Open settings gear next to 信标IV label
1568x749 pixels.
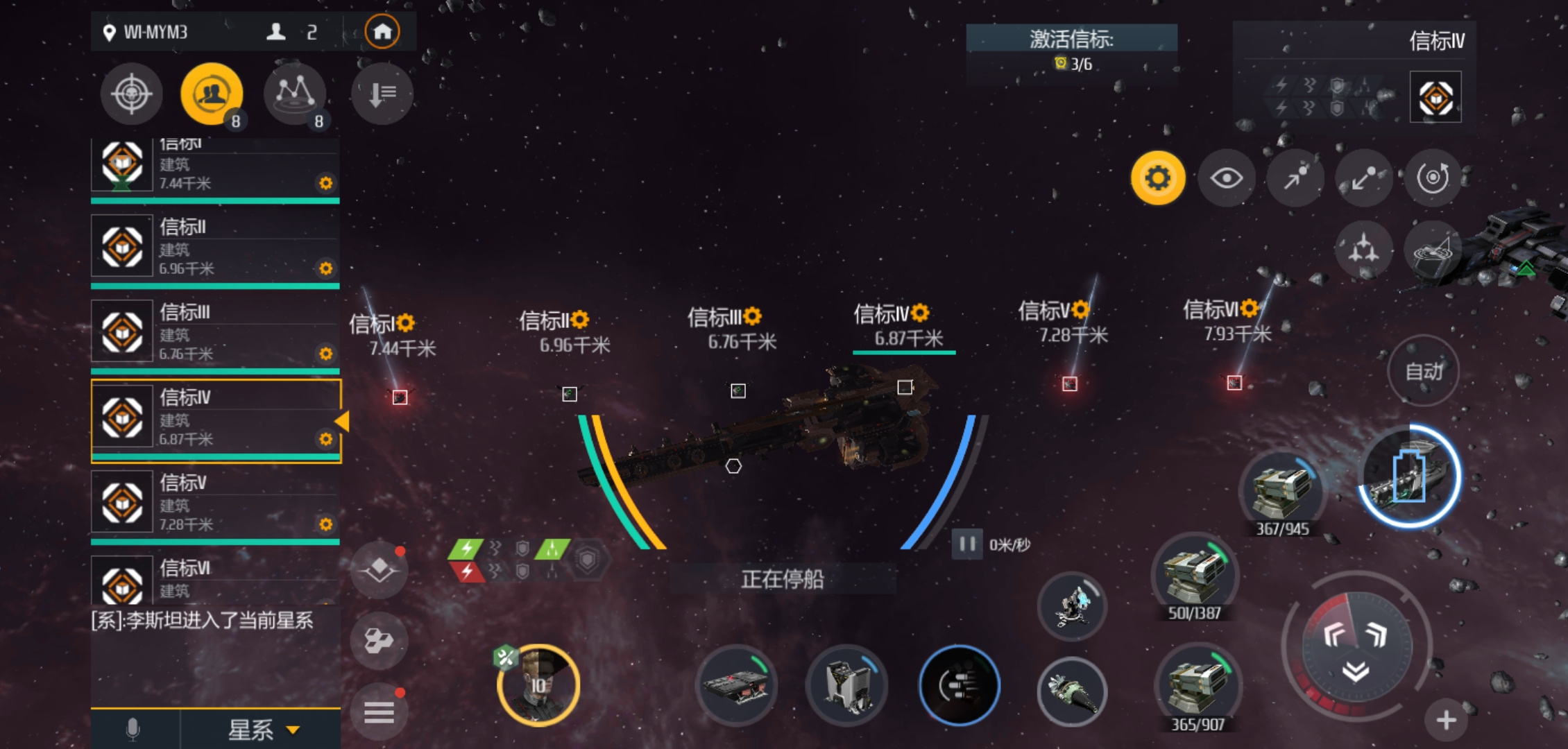tap(919, 313)
